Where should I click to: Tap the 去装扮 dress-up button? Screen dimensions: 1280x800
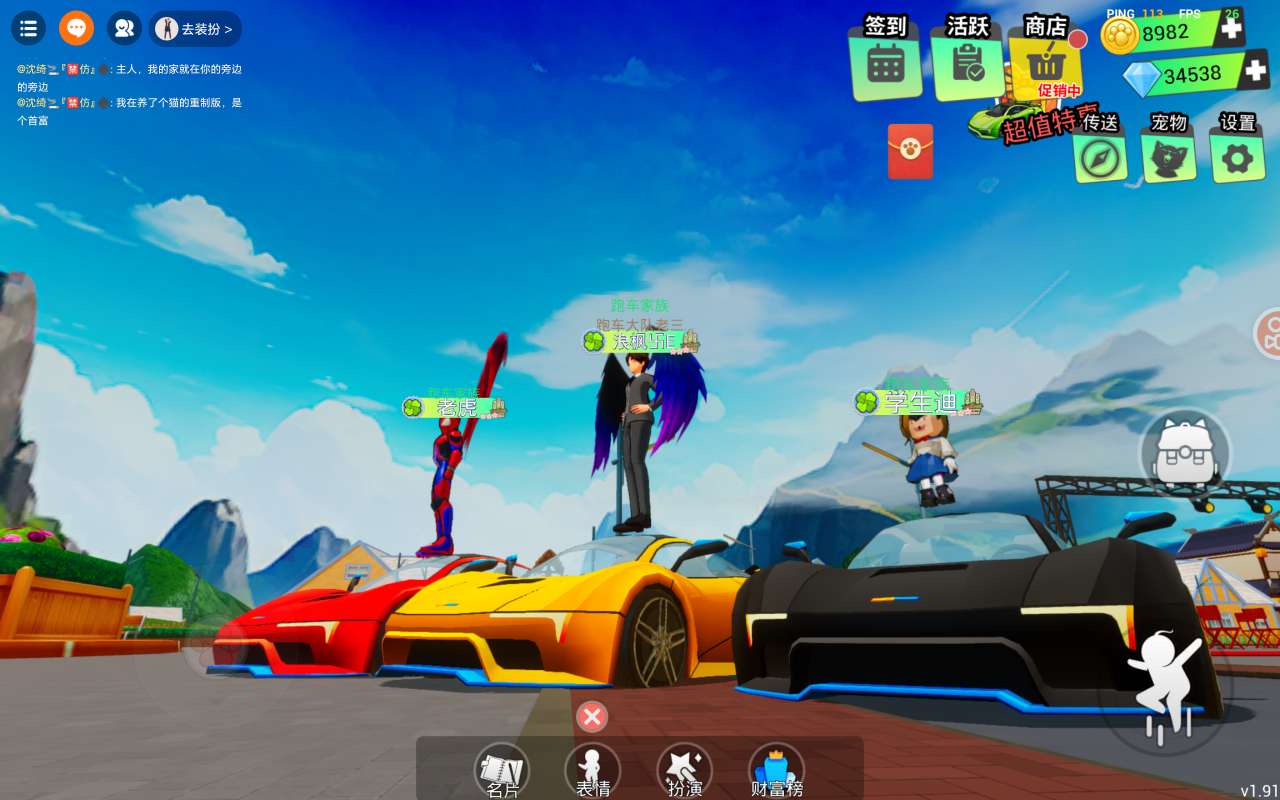(196, 29)
